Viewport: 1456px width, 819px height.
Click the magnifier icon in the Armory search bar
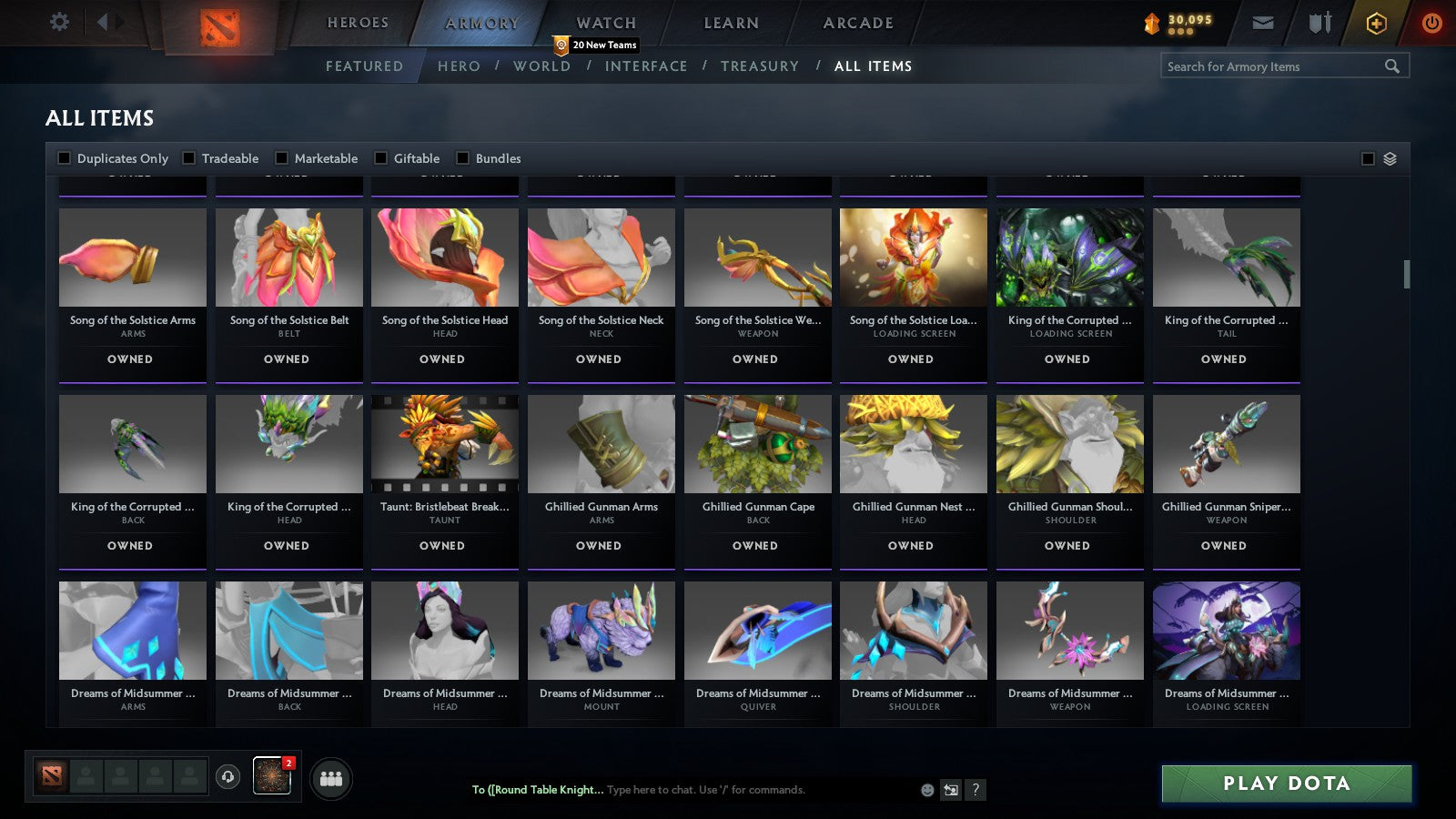point(1391,66)
